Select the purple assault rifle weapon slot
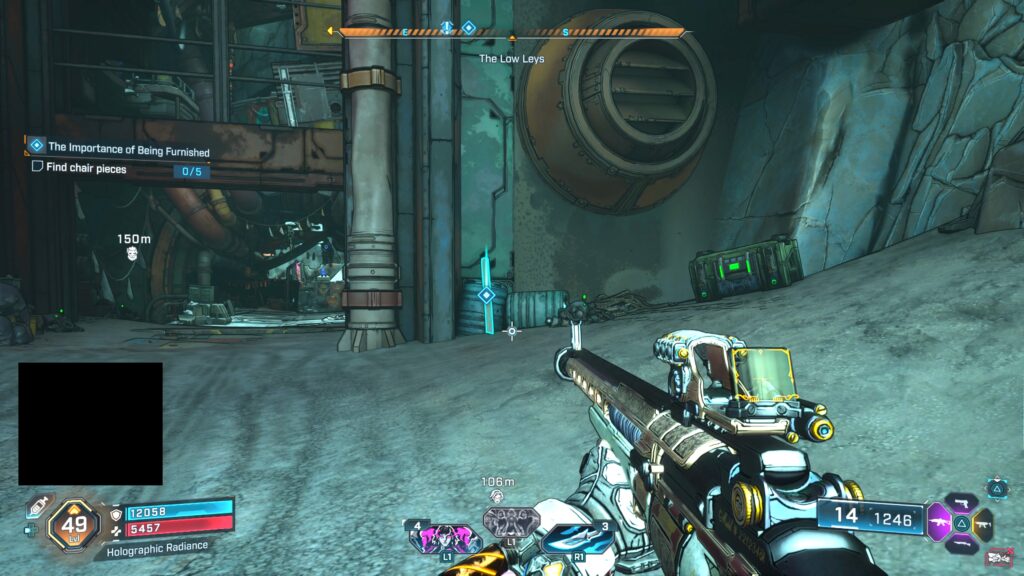 940,522
